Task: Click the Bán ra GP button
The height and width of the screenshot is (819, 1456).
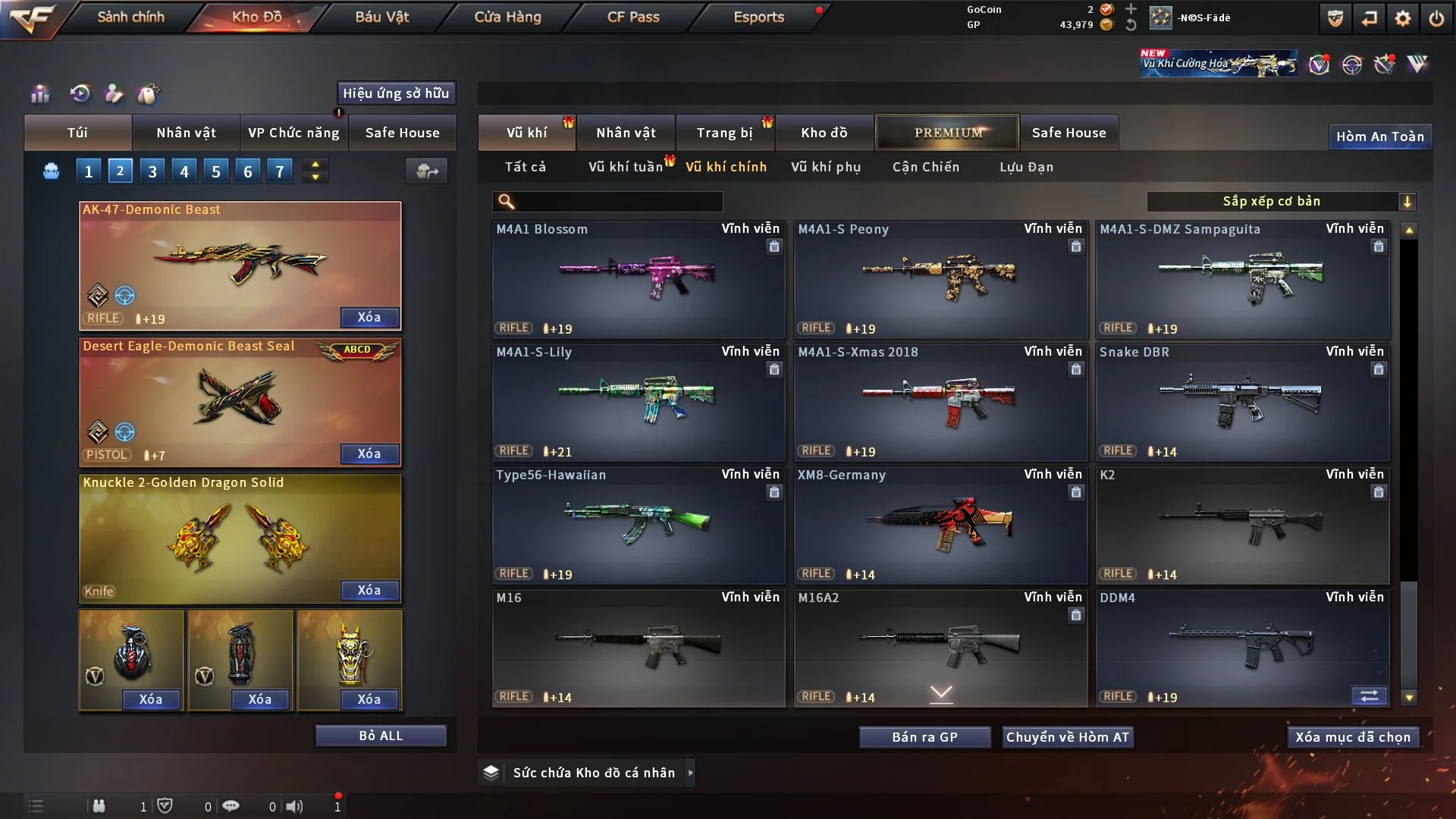Action: point(924,737)
